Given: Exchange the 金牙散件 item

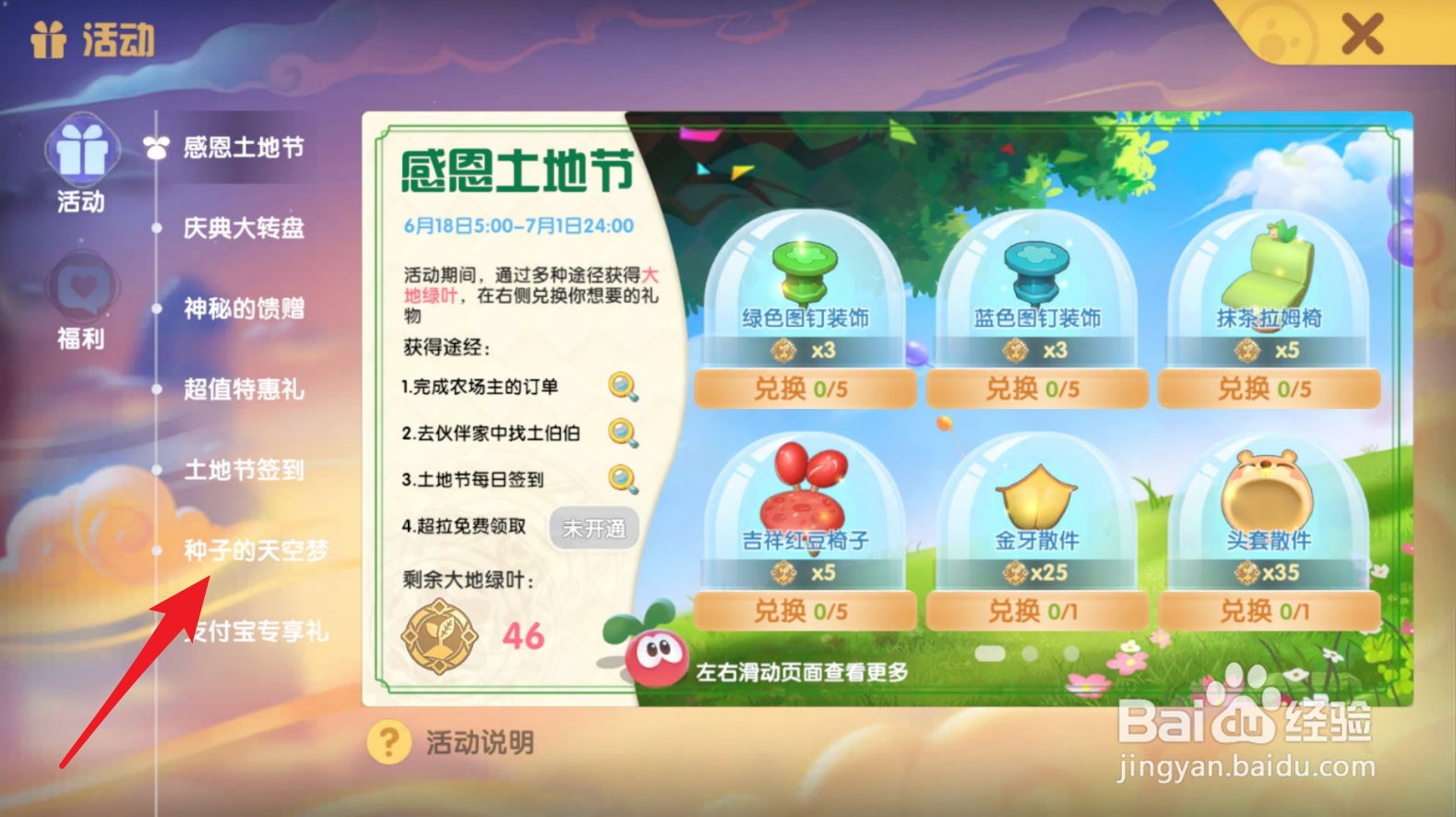Looking at the screenshot, I should pyautogui.click(x=1036, y=610).
